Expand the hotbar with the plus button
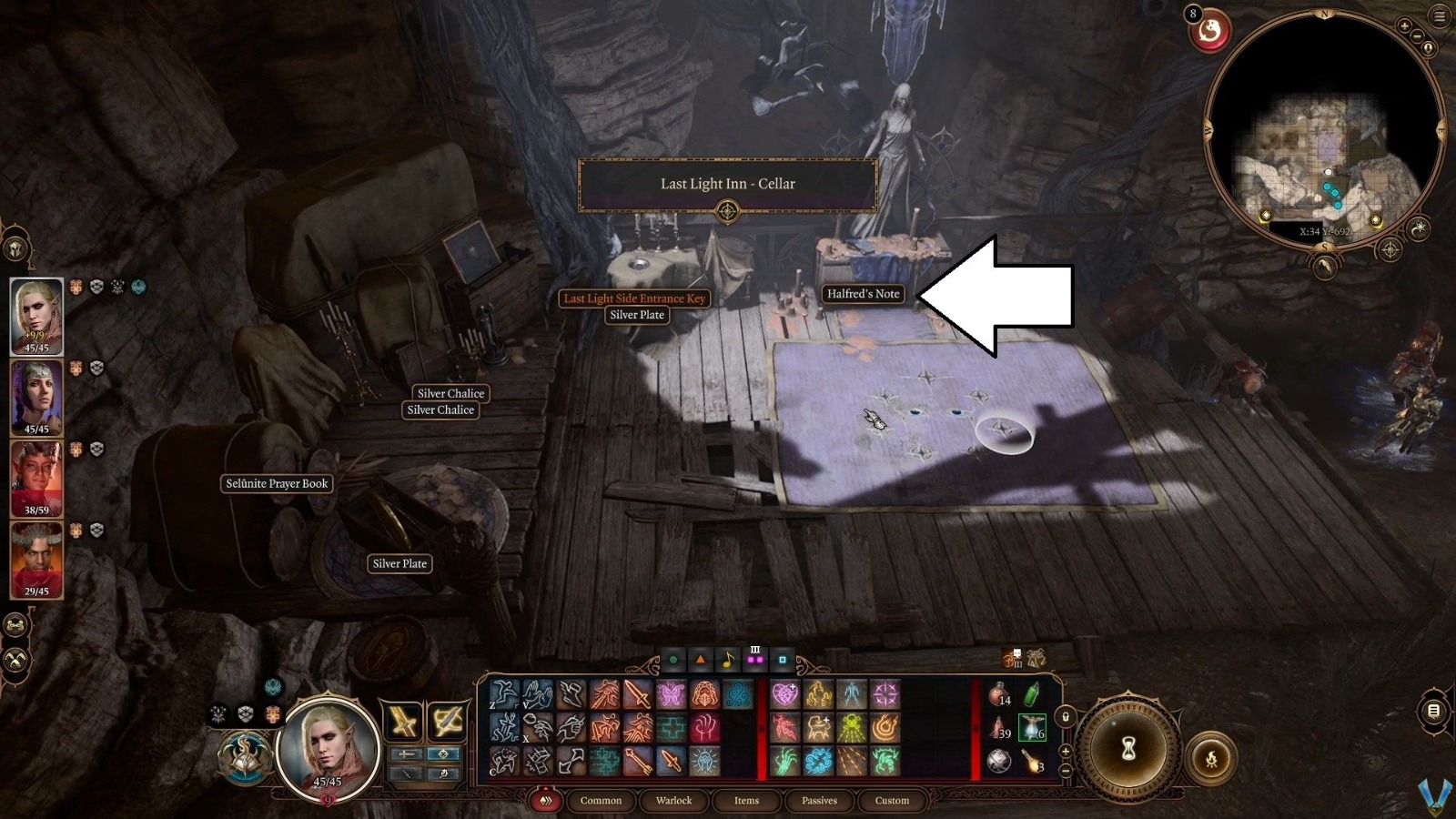1456x819 pixels. [x=1065, y=752]
